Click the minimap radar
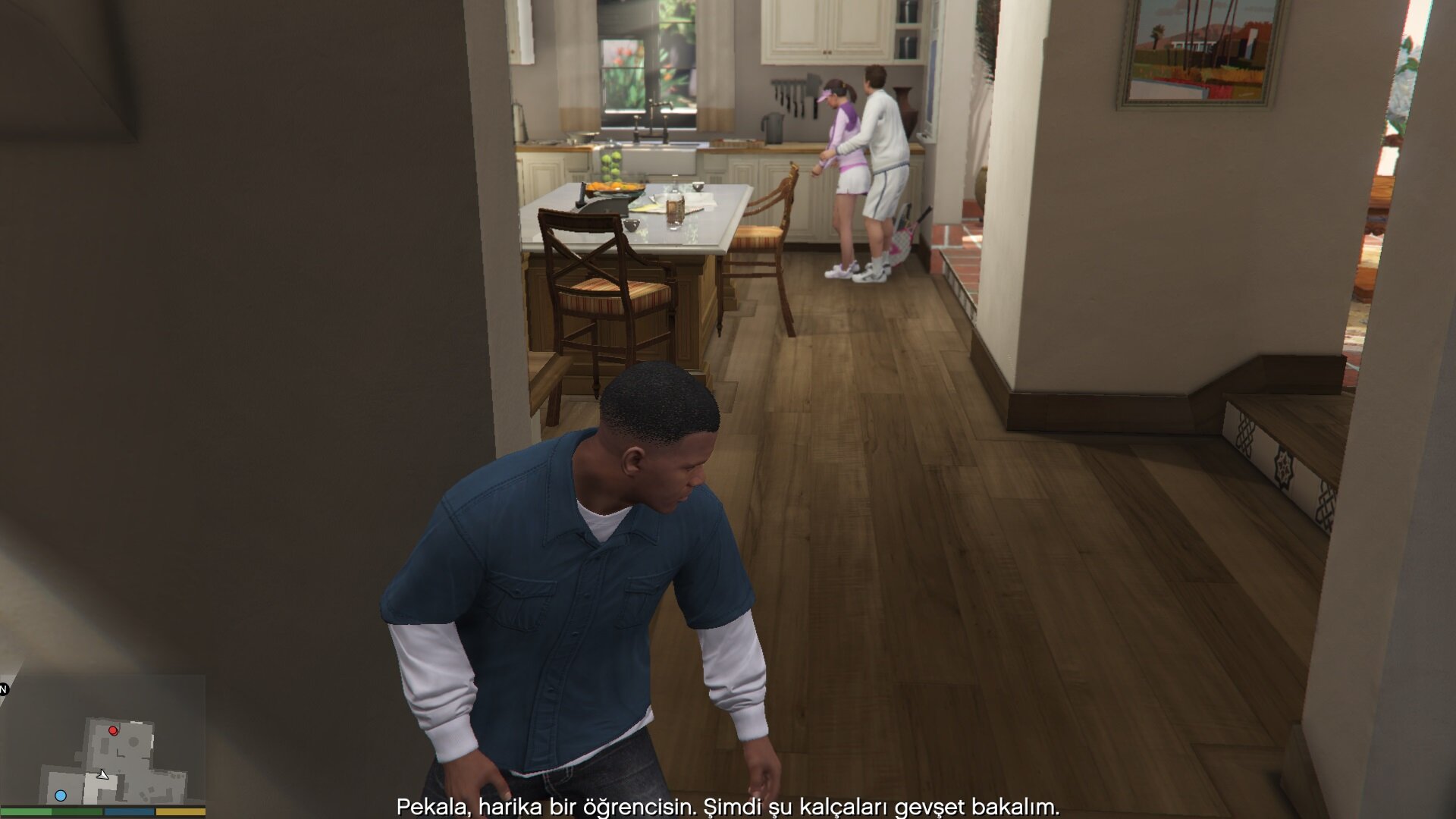1456x819 pixels. (103, 740)
